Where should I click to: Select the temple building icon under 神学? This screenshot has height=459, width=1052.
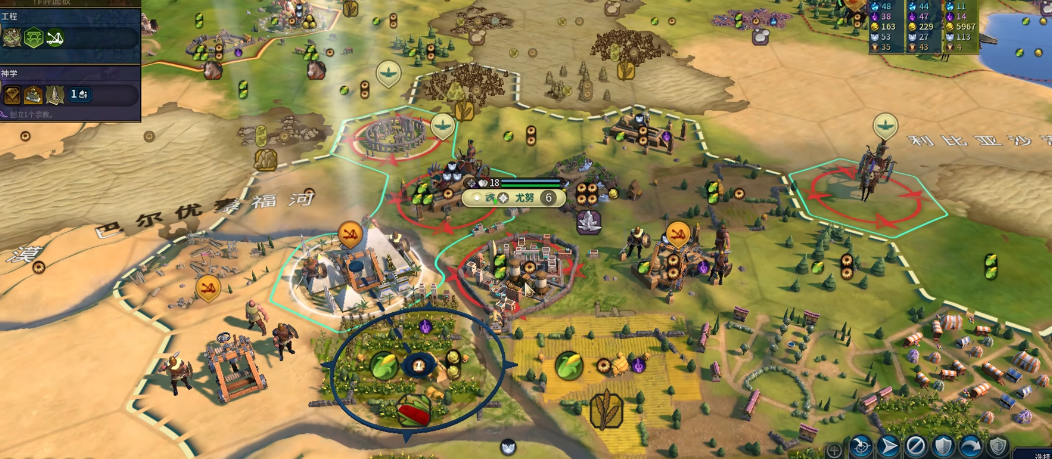tap(34, 95)
